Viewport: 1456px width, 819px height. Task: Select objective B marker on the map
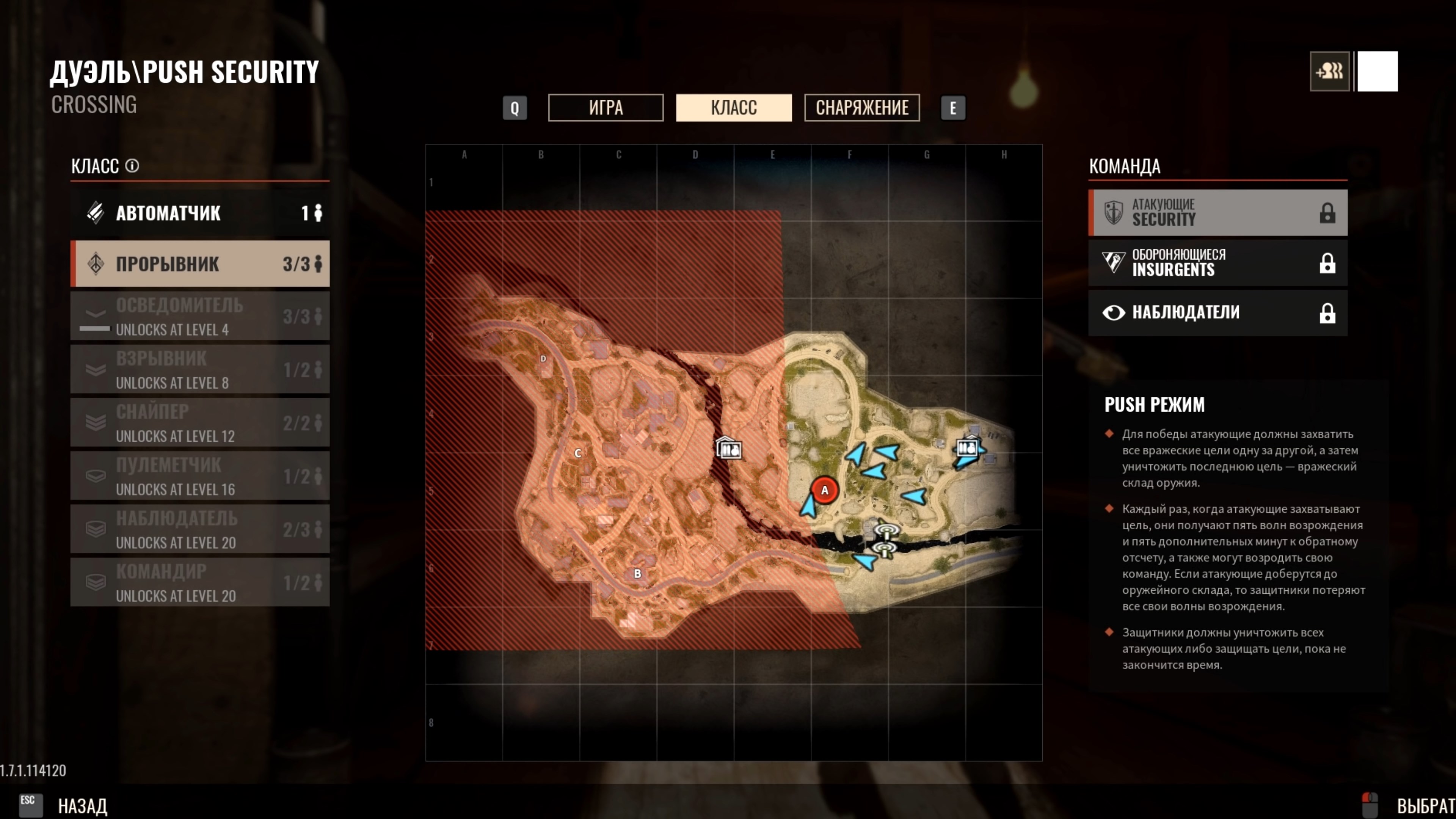pyautogui.click(x=637, y=574)
